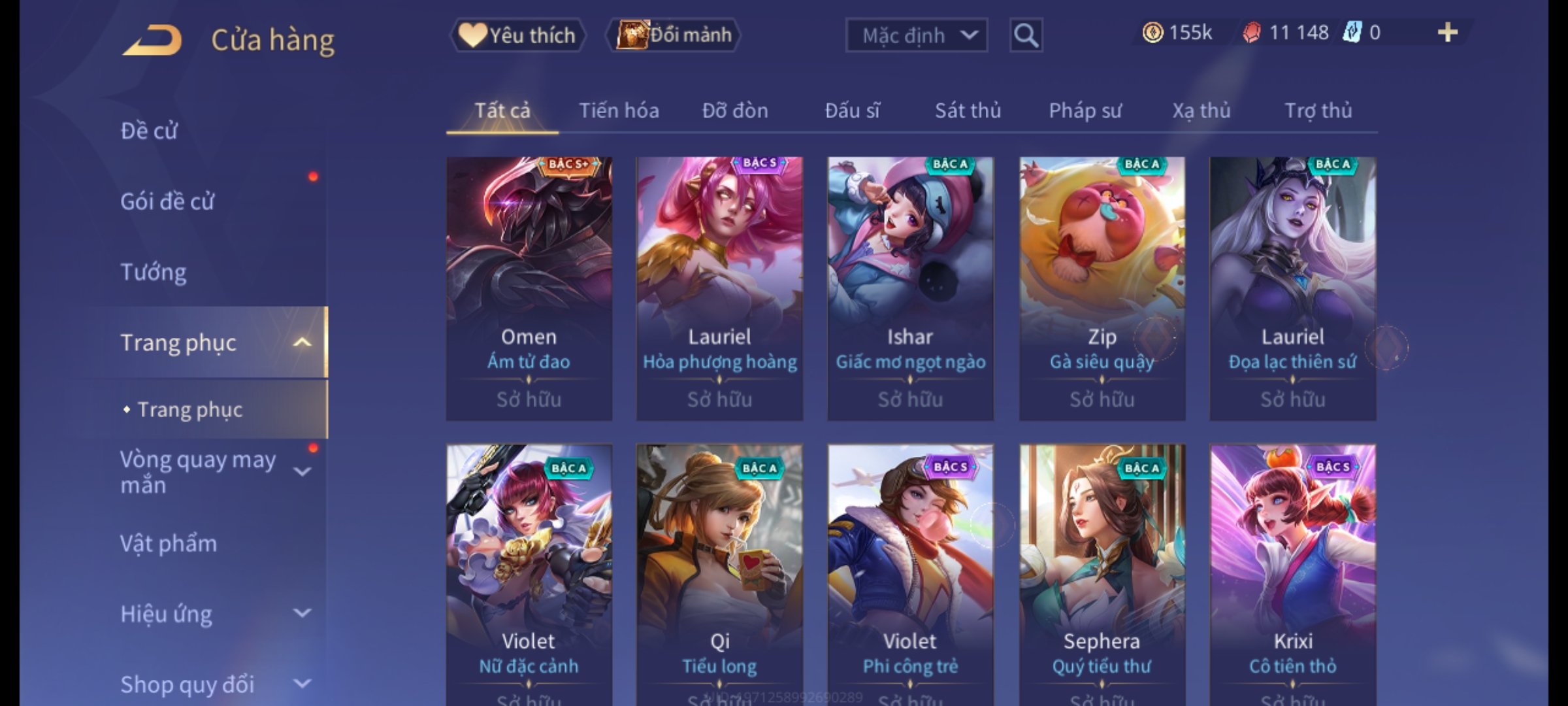The image size is (1568, 706).
Task: Select the Omen Ám tử đao skin card
Action: pos(529,288)
